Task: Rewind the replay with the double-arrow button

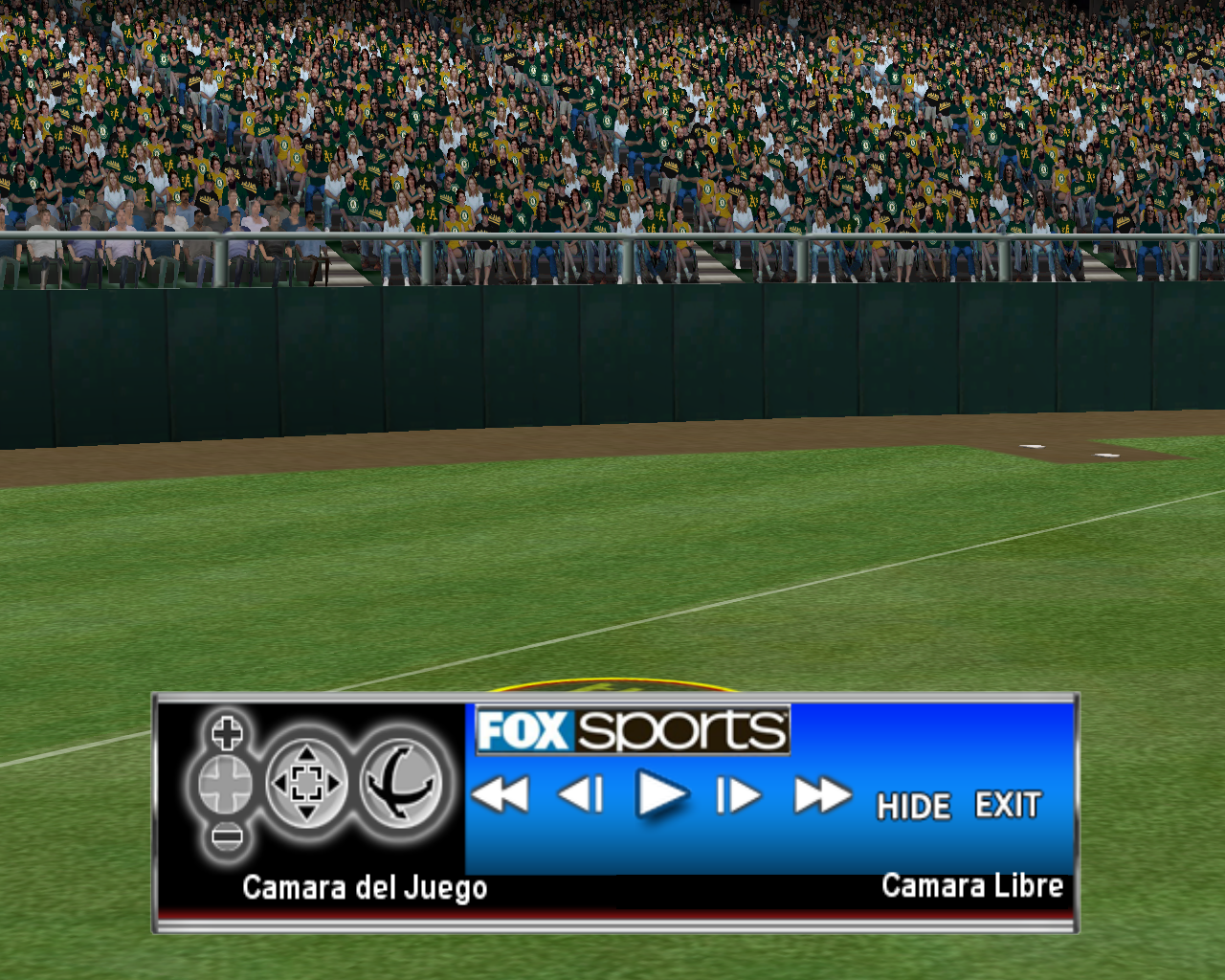Action: pyautogui.click(x=501, y=795)
